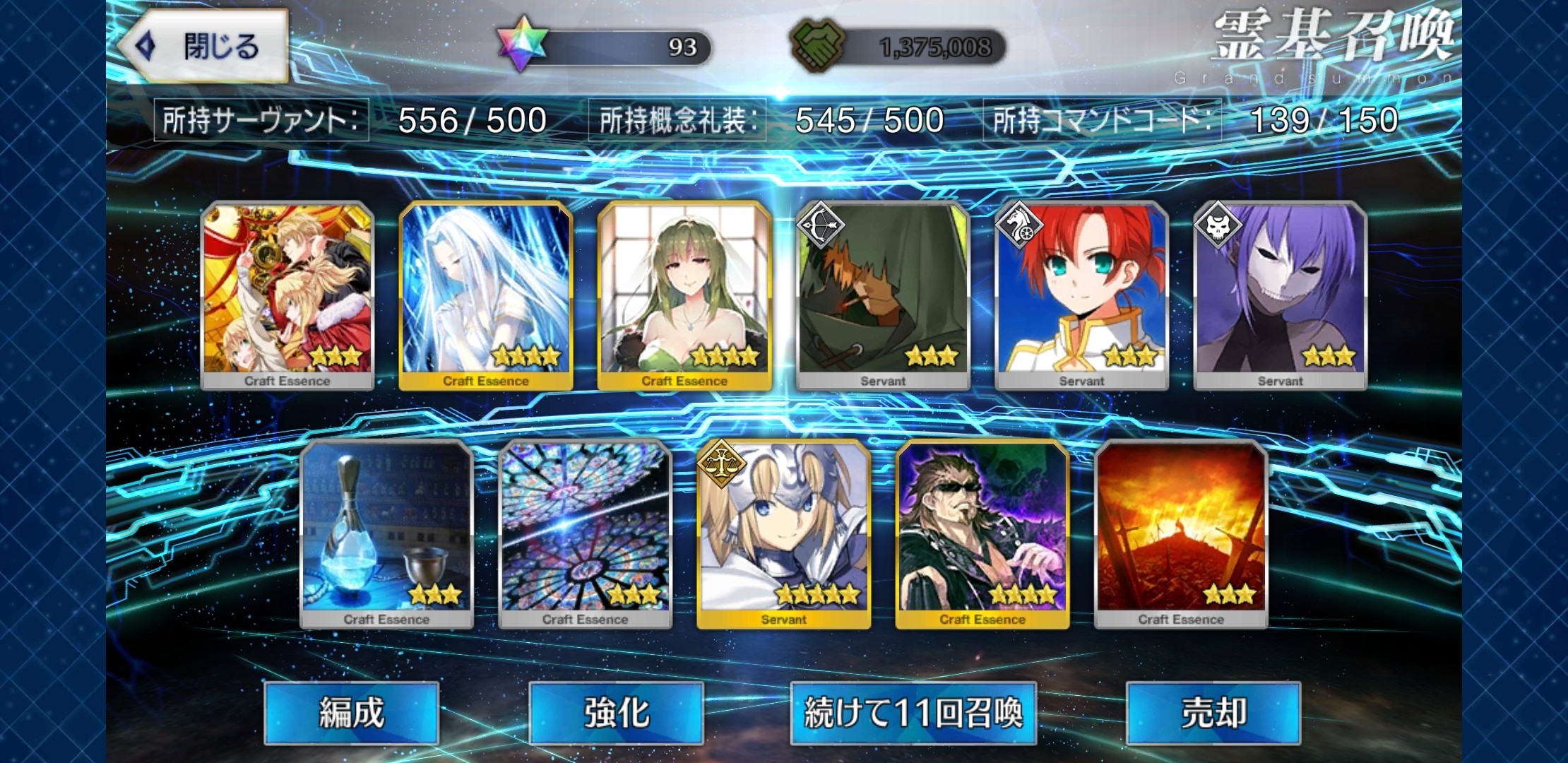Close the summon results with 閉じる
The image size is (1568, 763).
tap(203, 47)
